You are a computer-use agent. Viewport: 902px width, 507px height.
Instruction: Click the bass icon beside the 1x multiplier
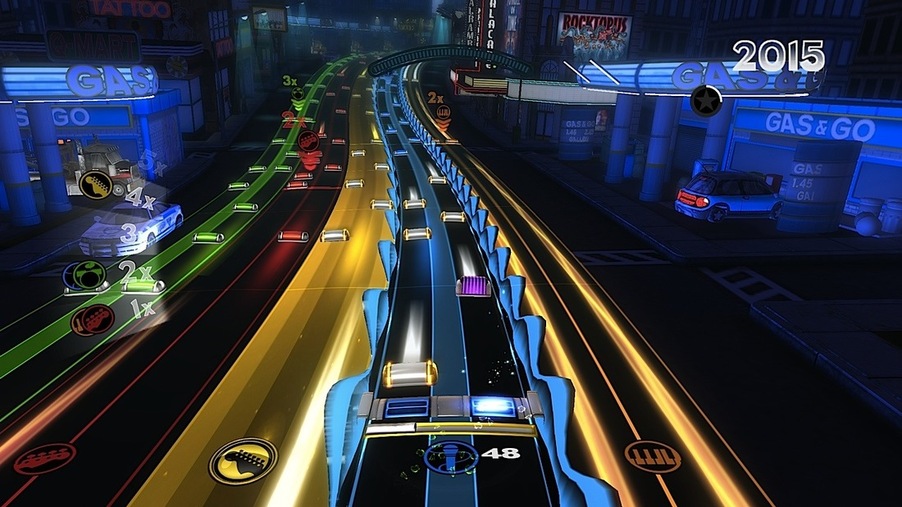92,319
